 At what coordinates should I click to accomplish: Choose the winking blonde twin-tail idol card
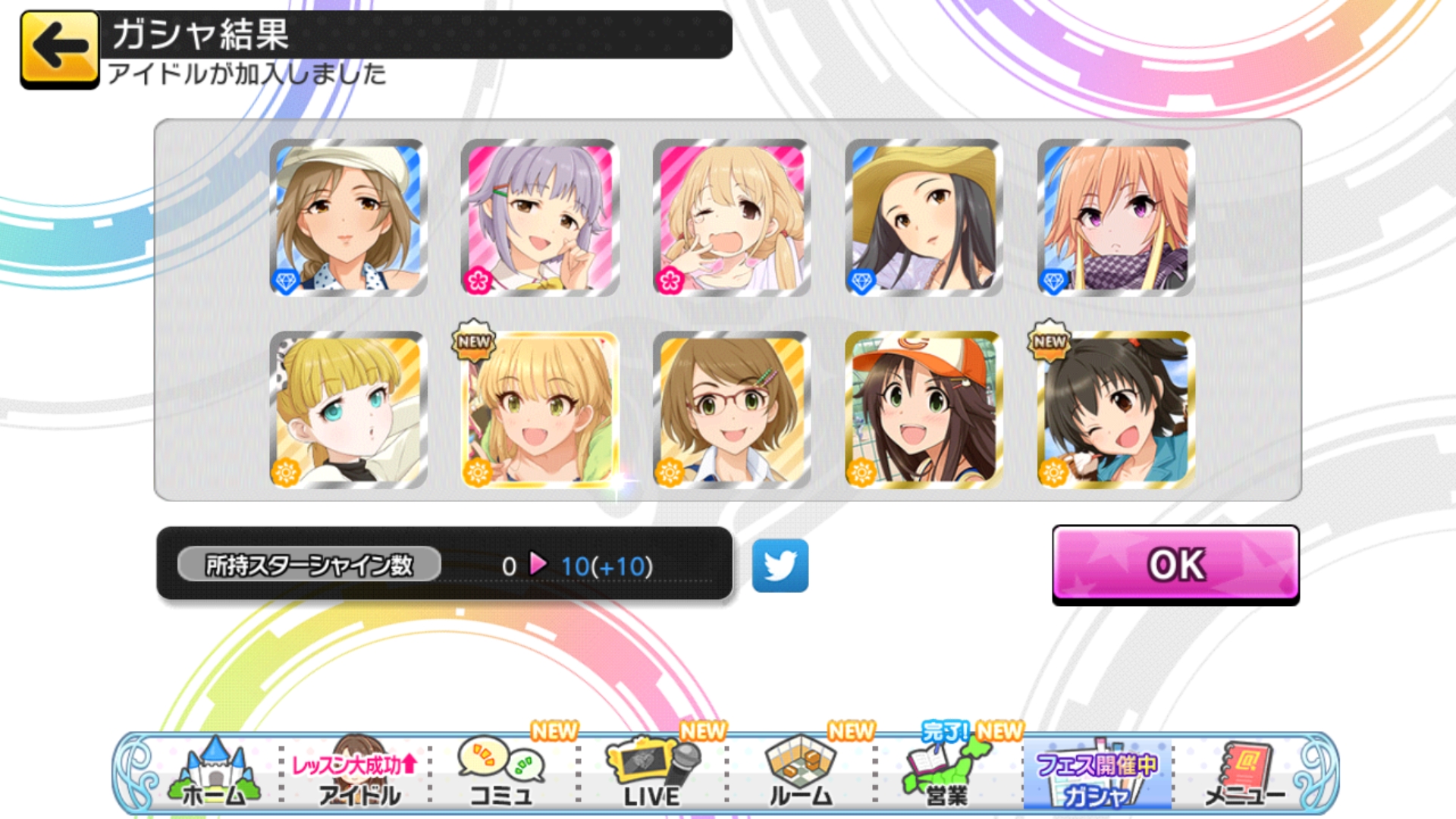click(732, 218)
